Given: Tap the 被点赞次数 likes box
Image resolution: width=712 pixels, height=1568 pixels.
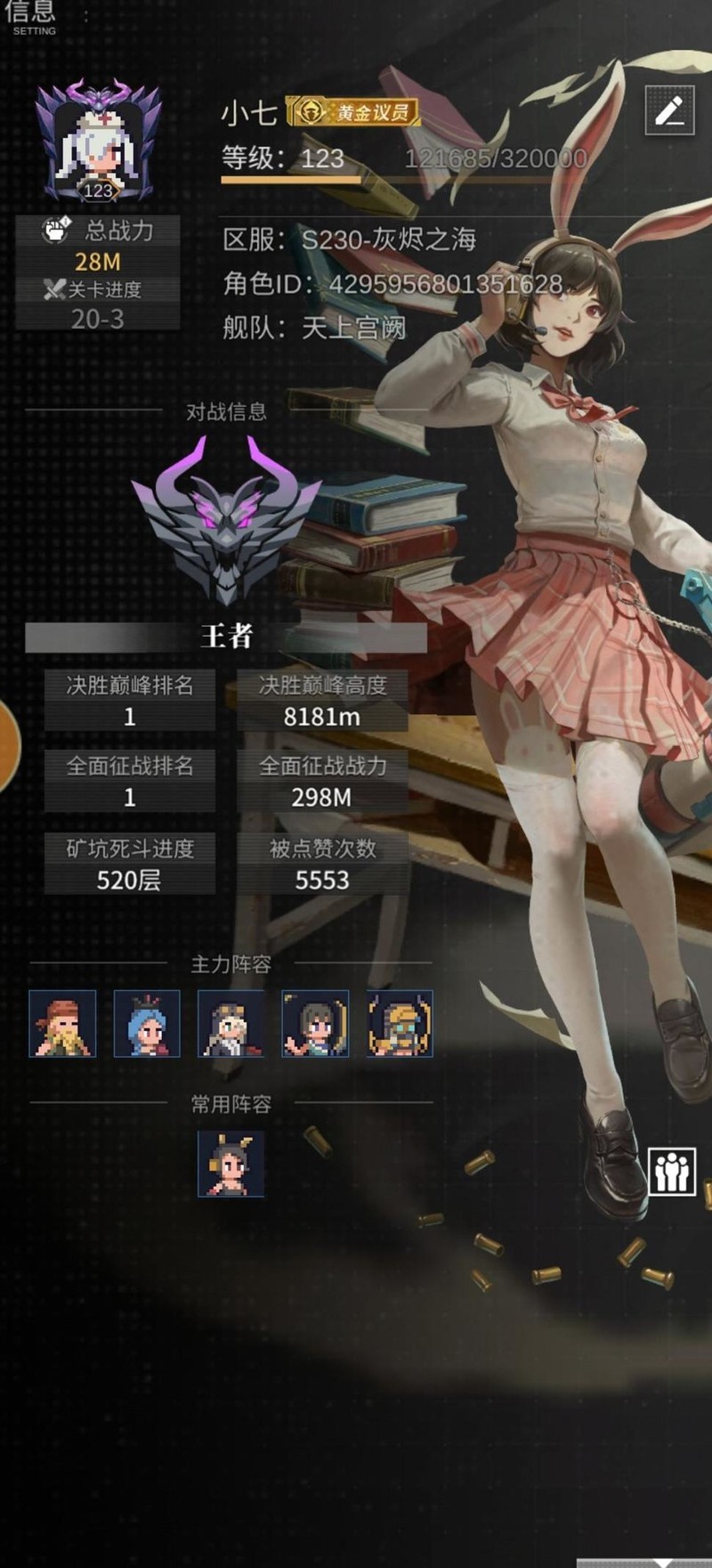Looking at the screenshot, I should 322,864.
